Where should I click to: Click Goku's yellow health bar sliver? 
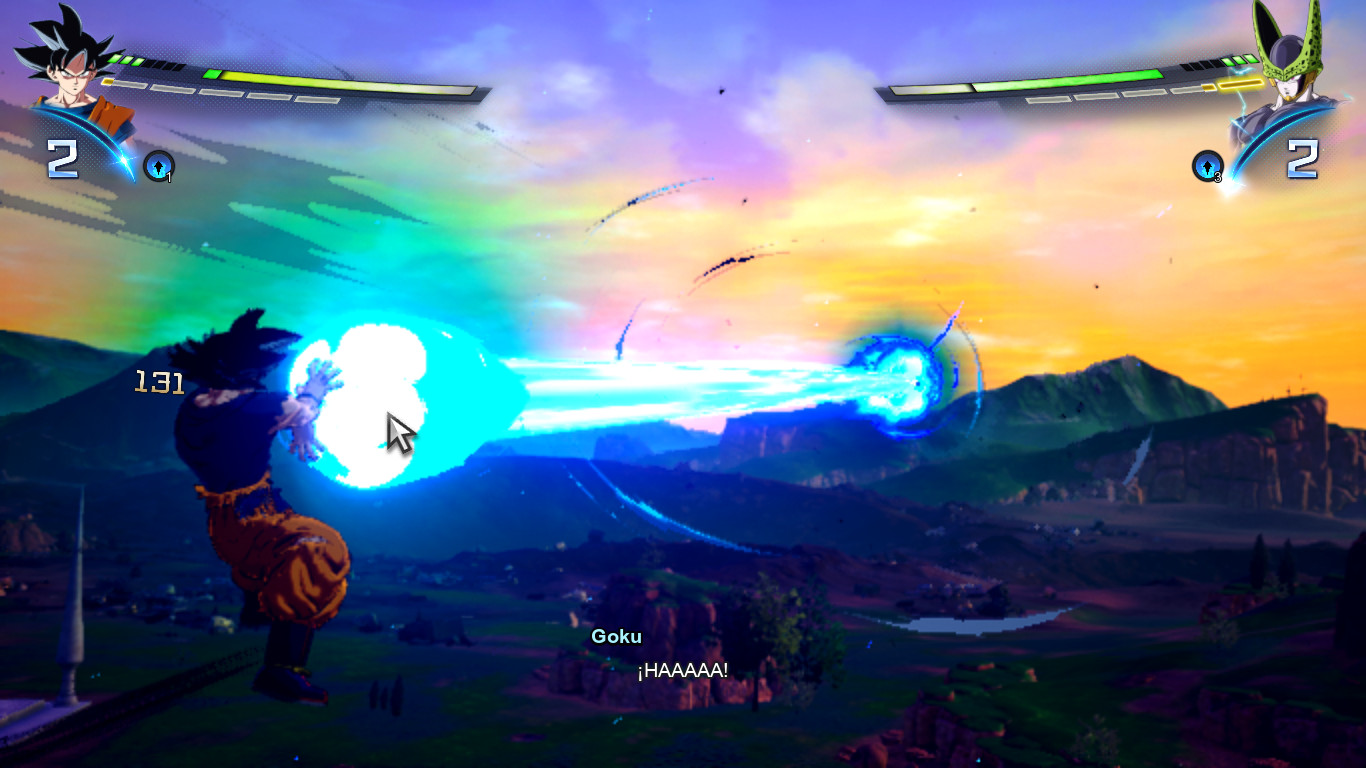(105, 81)
